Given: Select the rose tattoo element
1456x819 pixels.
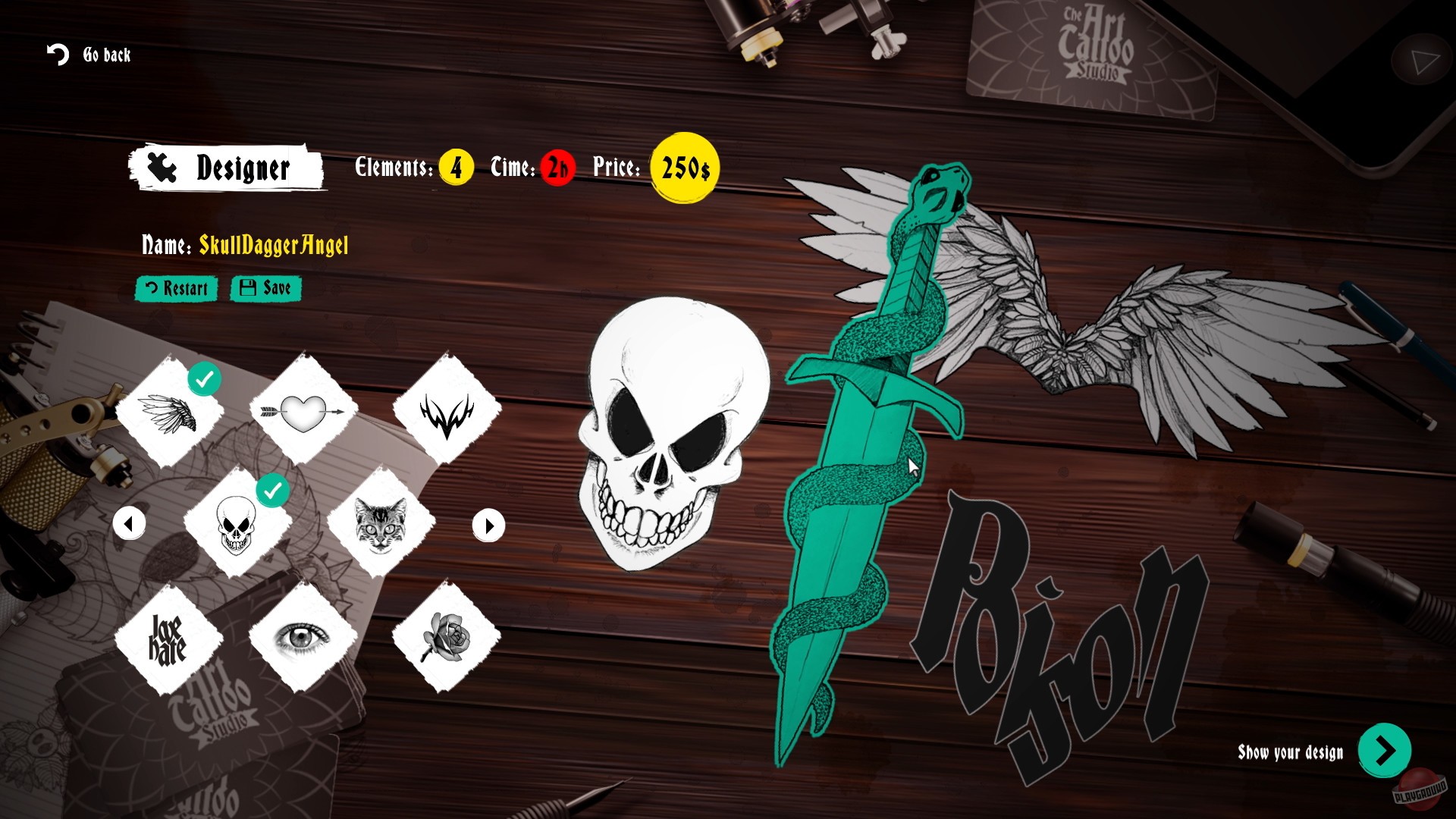Looking at the screenshot, I should click(x=447, y=637).
